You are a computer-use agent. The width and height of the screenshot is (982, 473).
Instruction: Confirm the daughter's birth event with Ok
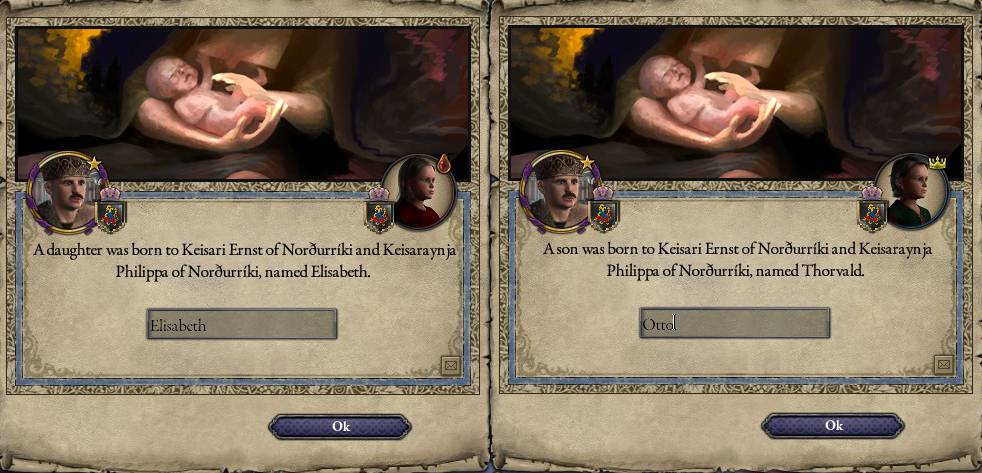click(340, 427)
